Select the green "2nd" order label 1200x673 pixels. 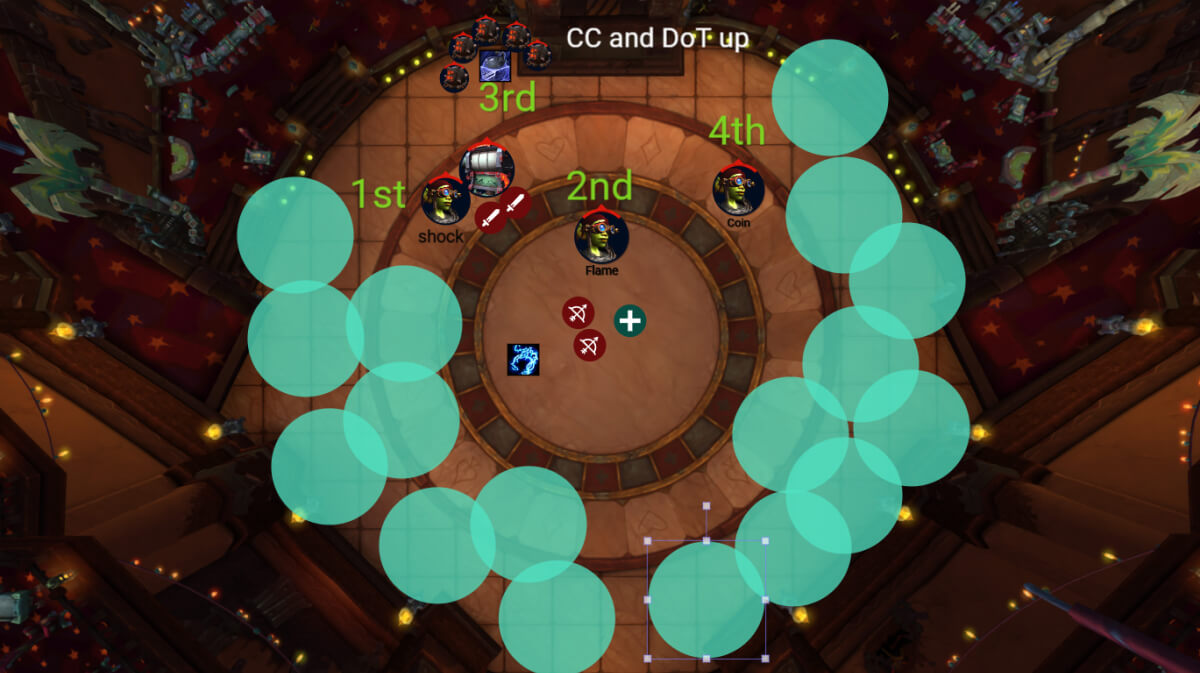599,186
